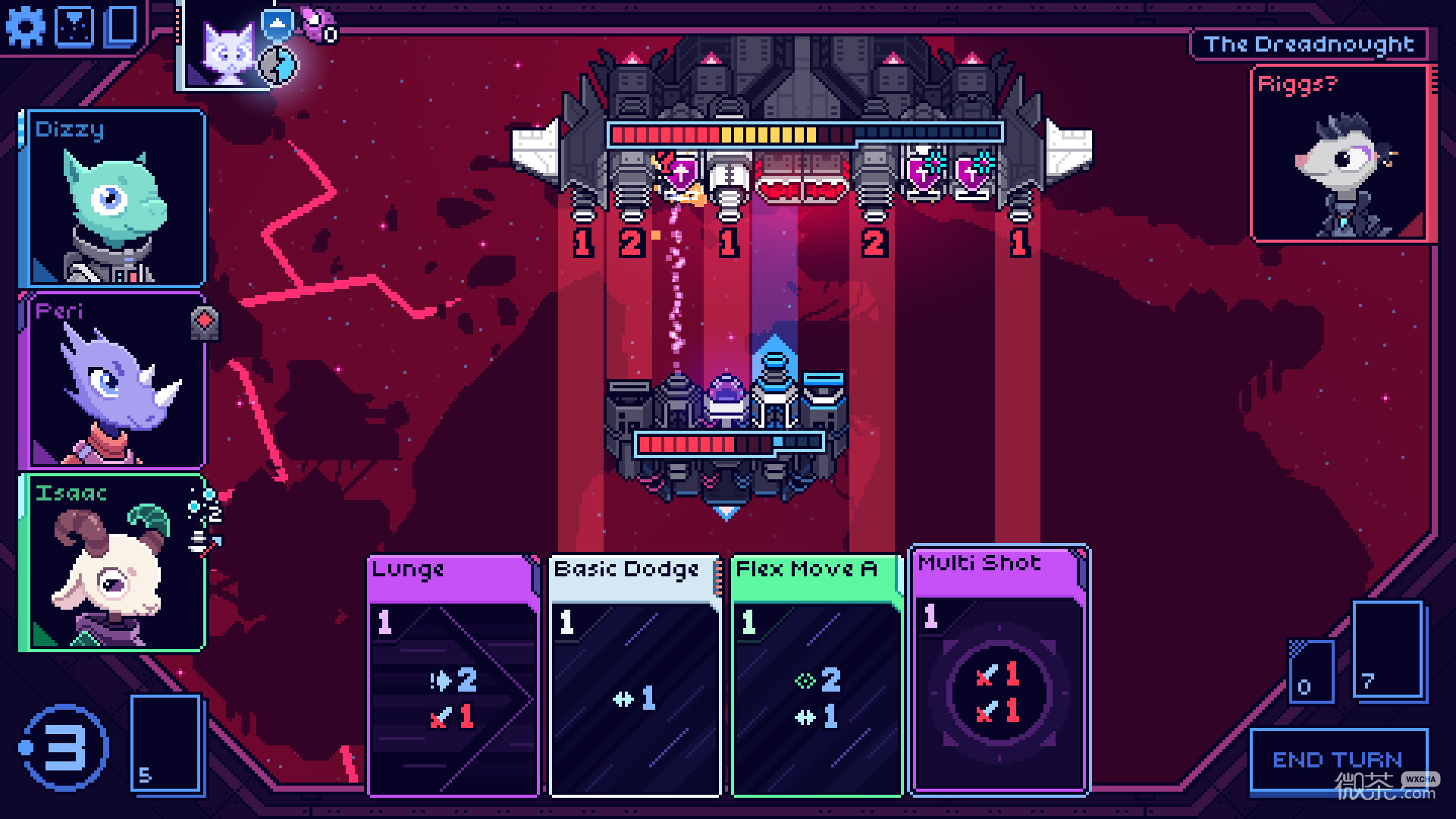View the exhaust pile showing 0

pyautogui.click(x=1311, y=671)
